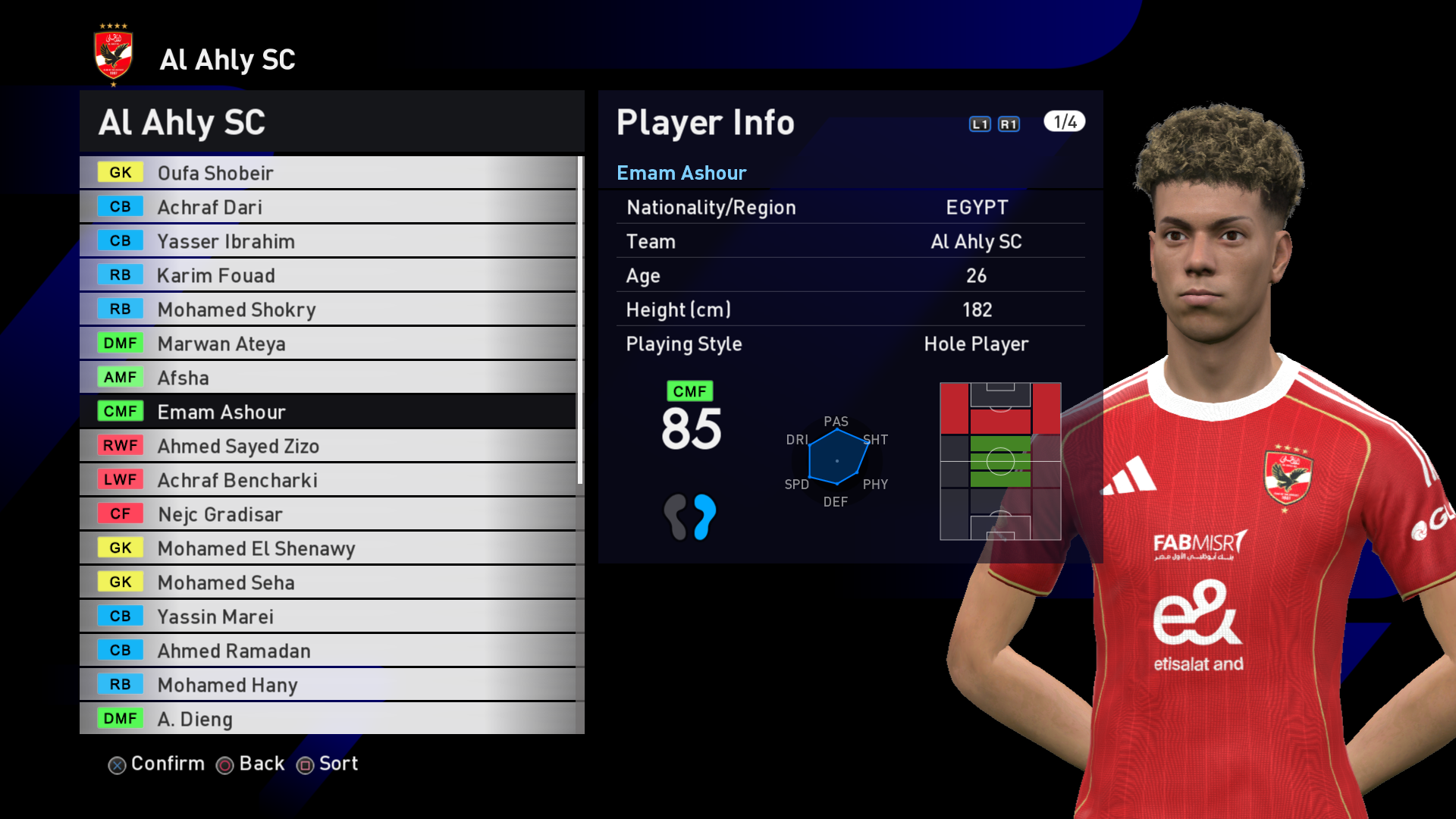Pick centre forward Nejc Gradisar
The height and width of the screenshot is (819, 1456).
[x=328, y=514]
